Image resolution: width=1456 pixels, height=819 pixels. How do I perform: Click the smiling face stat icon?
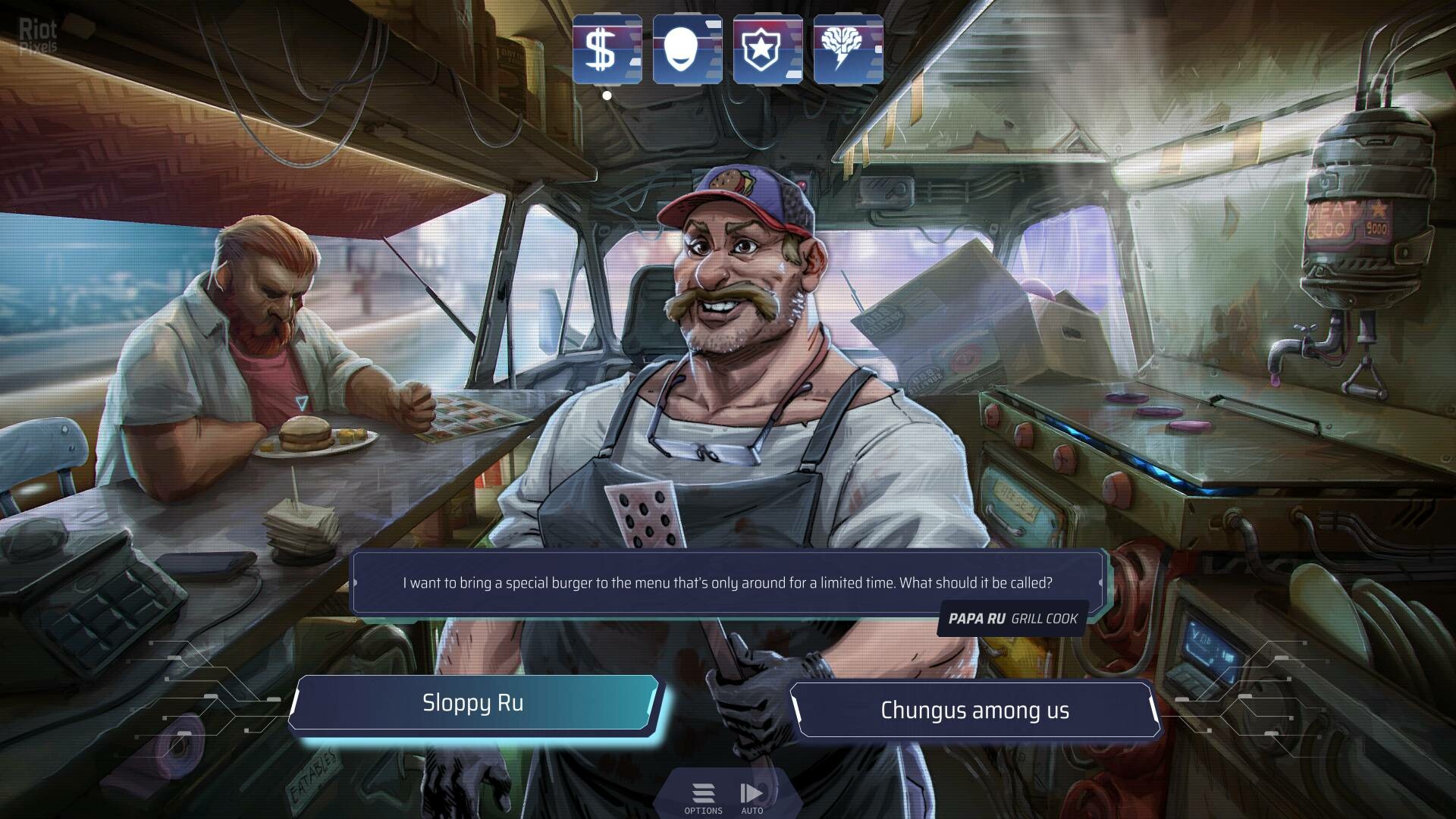point(687,49)
